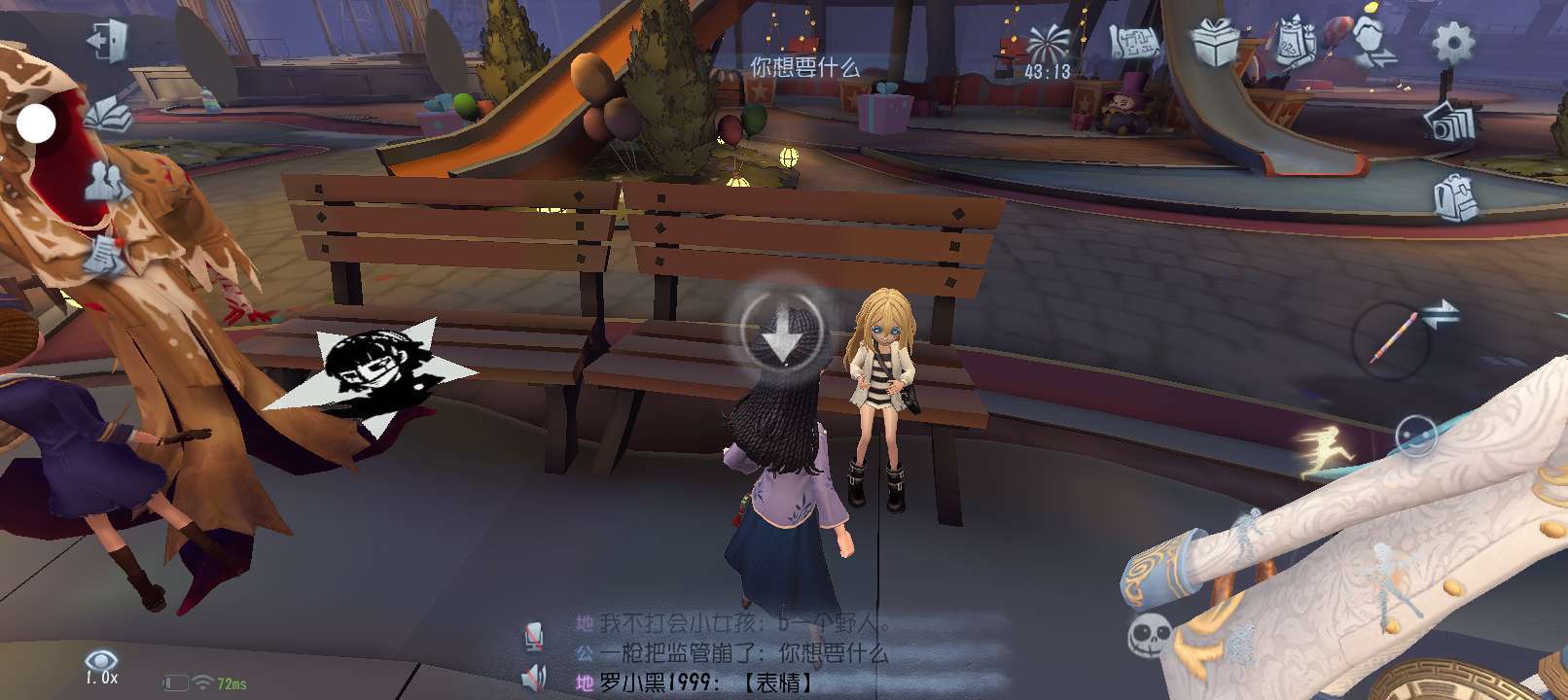This screenshot has height=700, width=1568.
Task: Tap the exit door icon
Action: point(105,43)
